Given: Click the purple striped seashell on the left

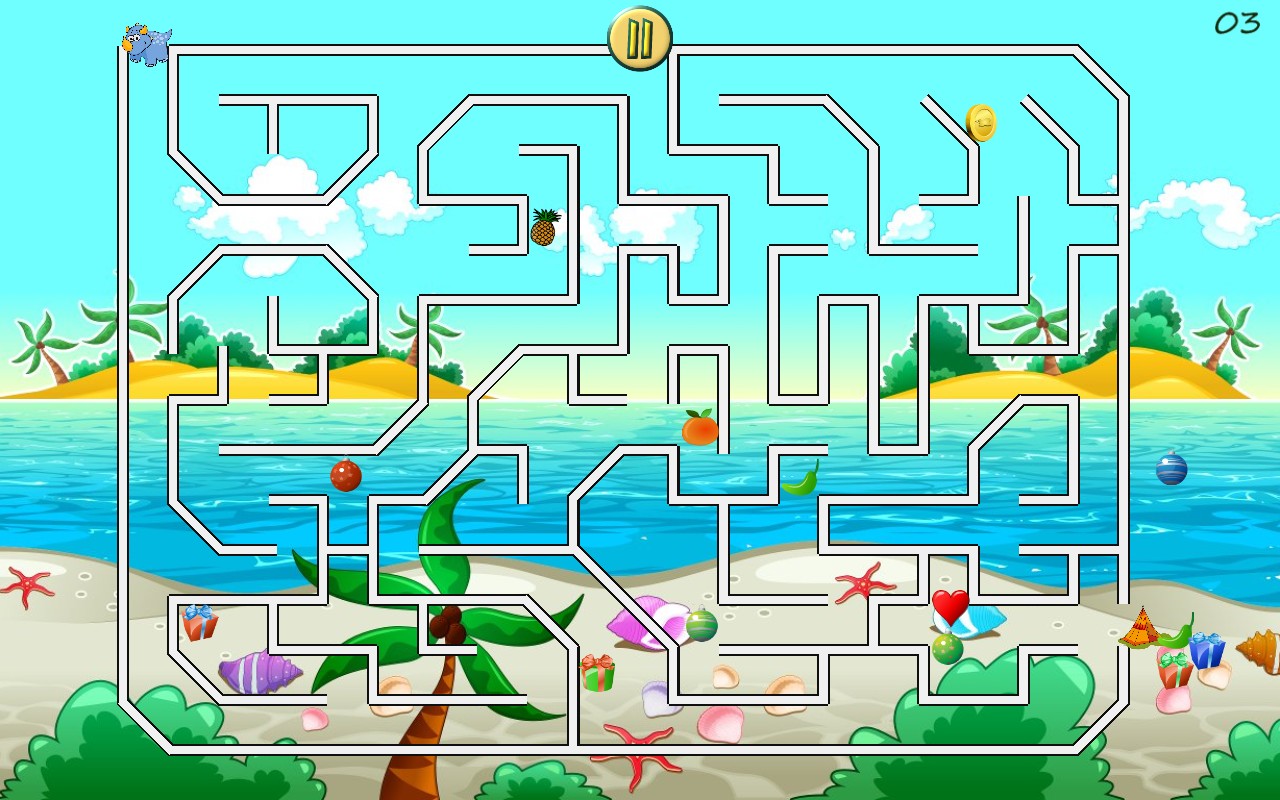Looking at the screenshot, I should coord(262,672).
